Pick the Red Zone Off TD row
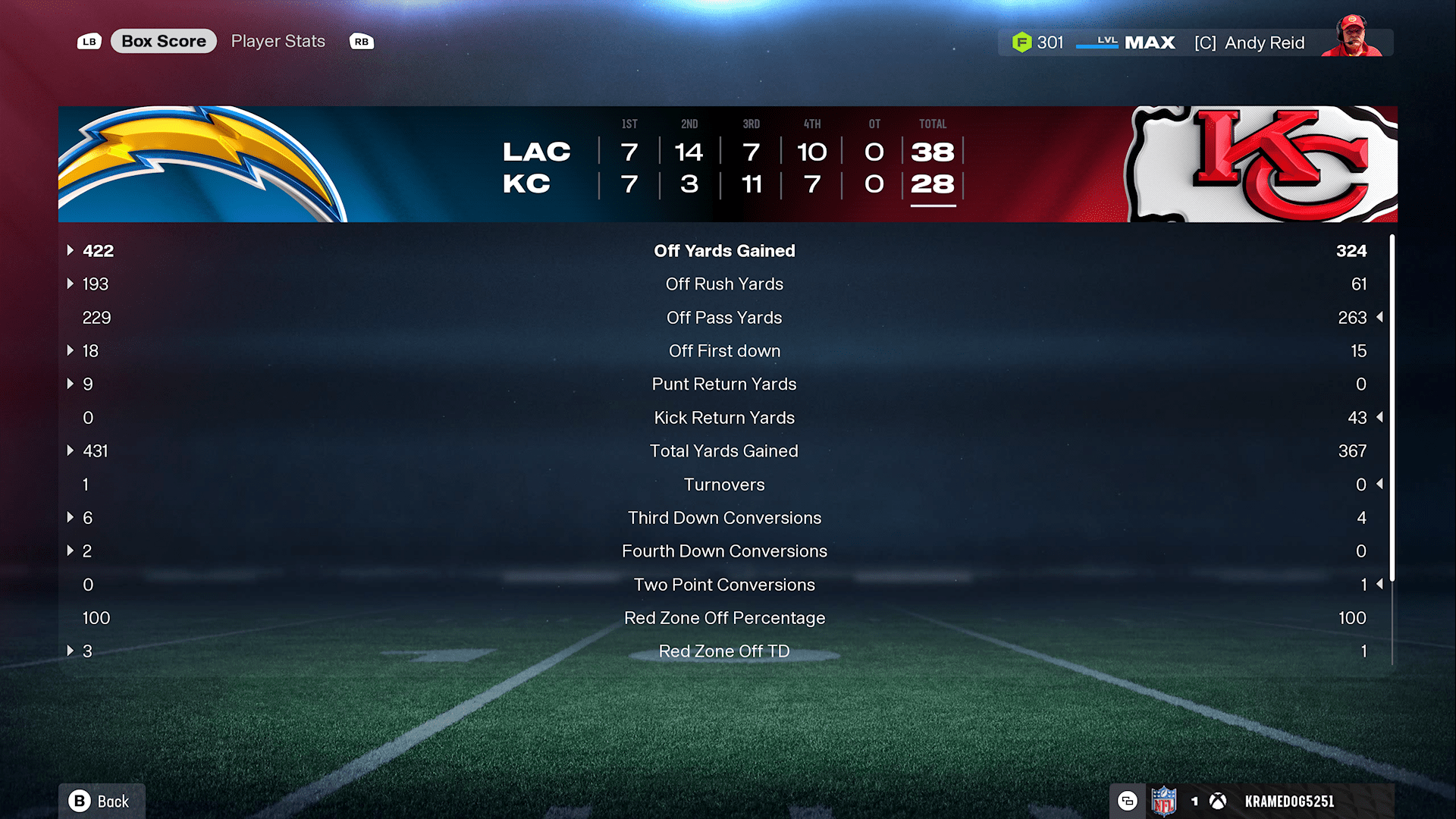The width and height of the screenshot is (1456, 819). pyautogui.click(x=724, y=651)
